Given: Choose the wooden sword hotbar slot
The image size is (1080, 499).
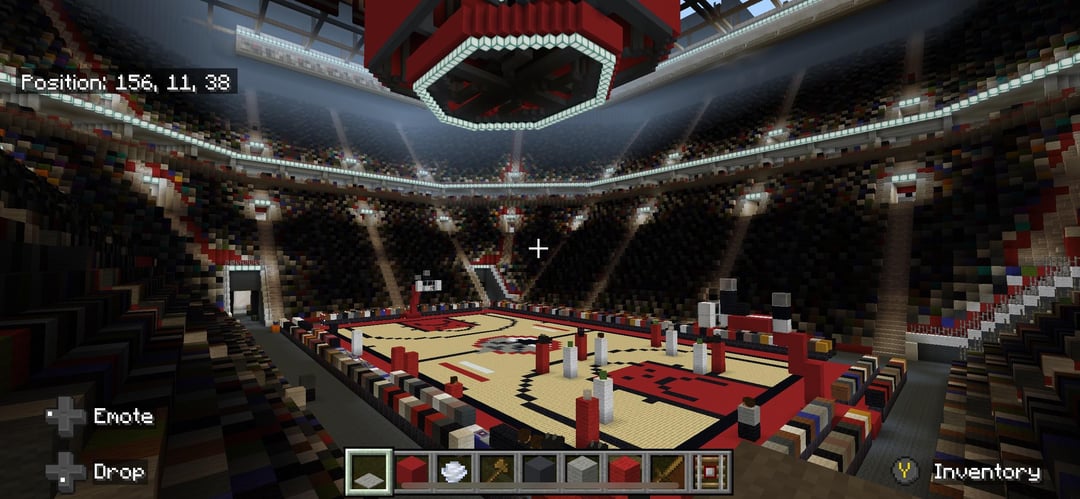Looking at the screenshot, I should click(x=668, y=472).
